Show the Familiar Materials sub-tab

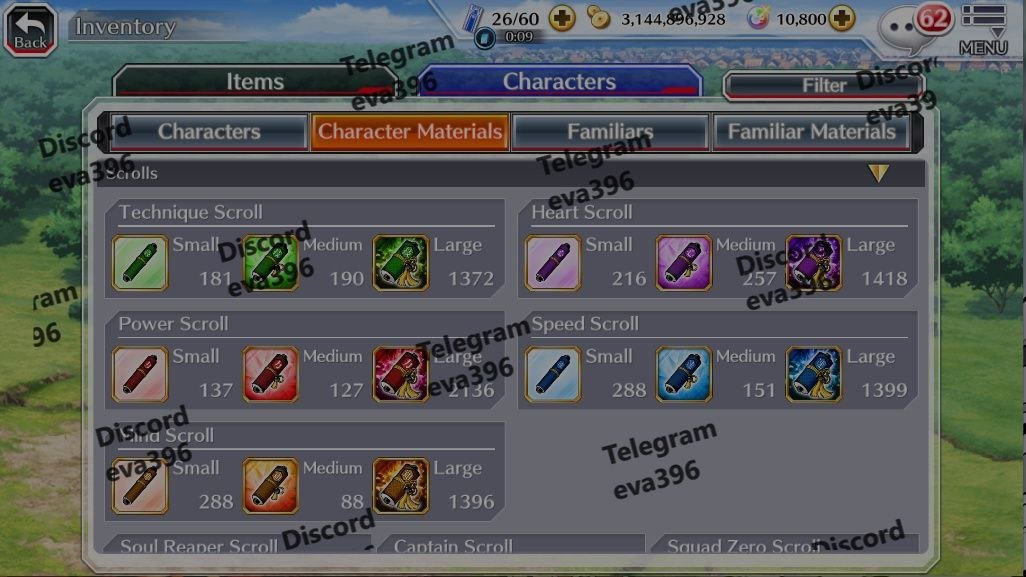coord(811,131)
